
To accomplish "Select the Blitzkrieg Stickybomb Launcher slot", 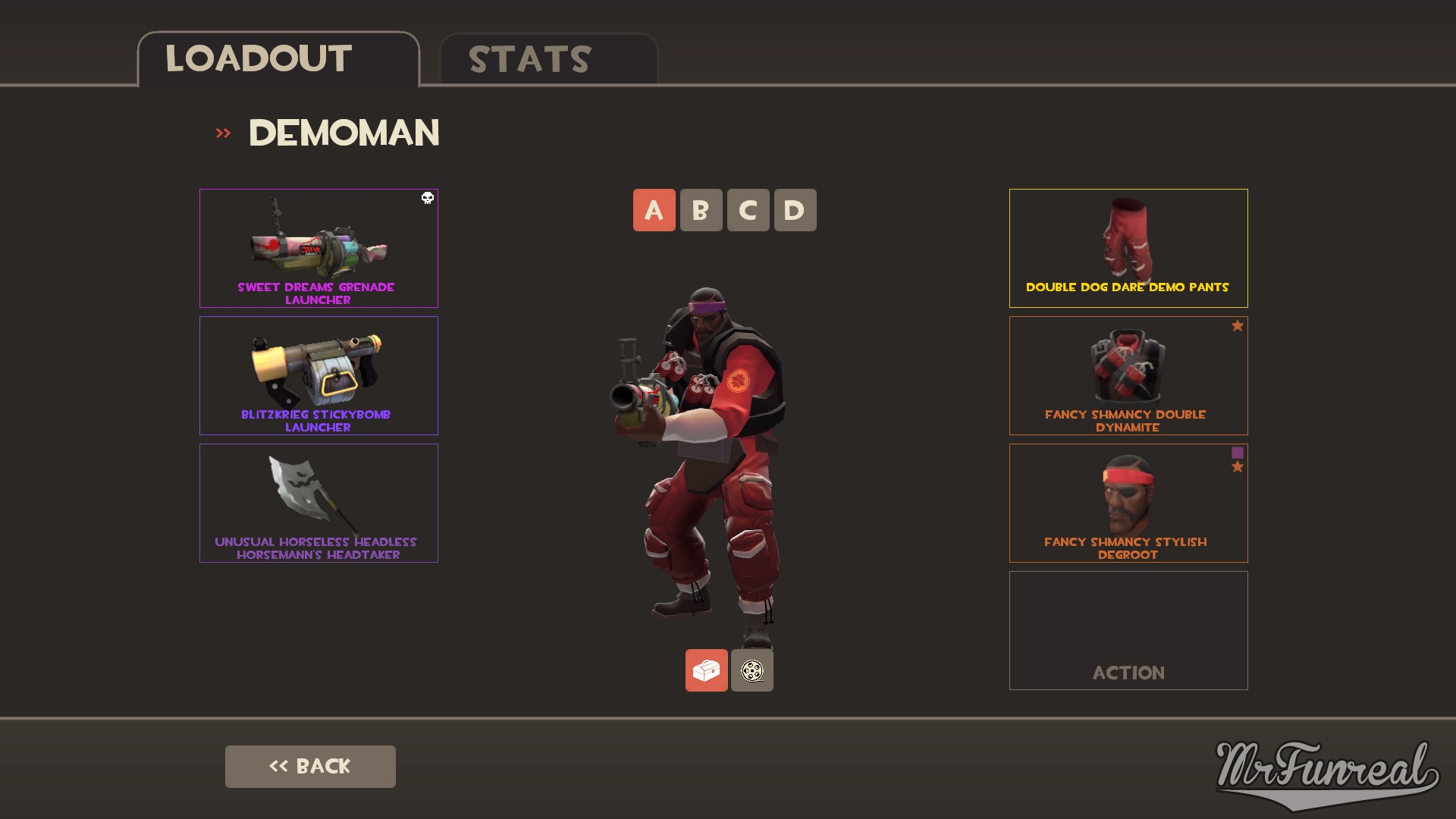I will coord(318,375).
